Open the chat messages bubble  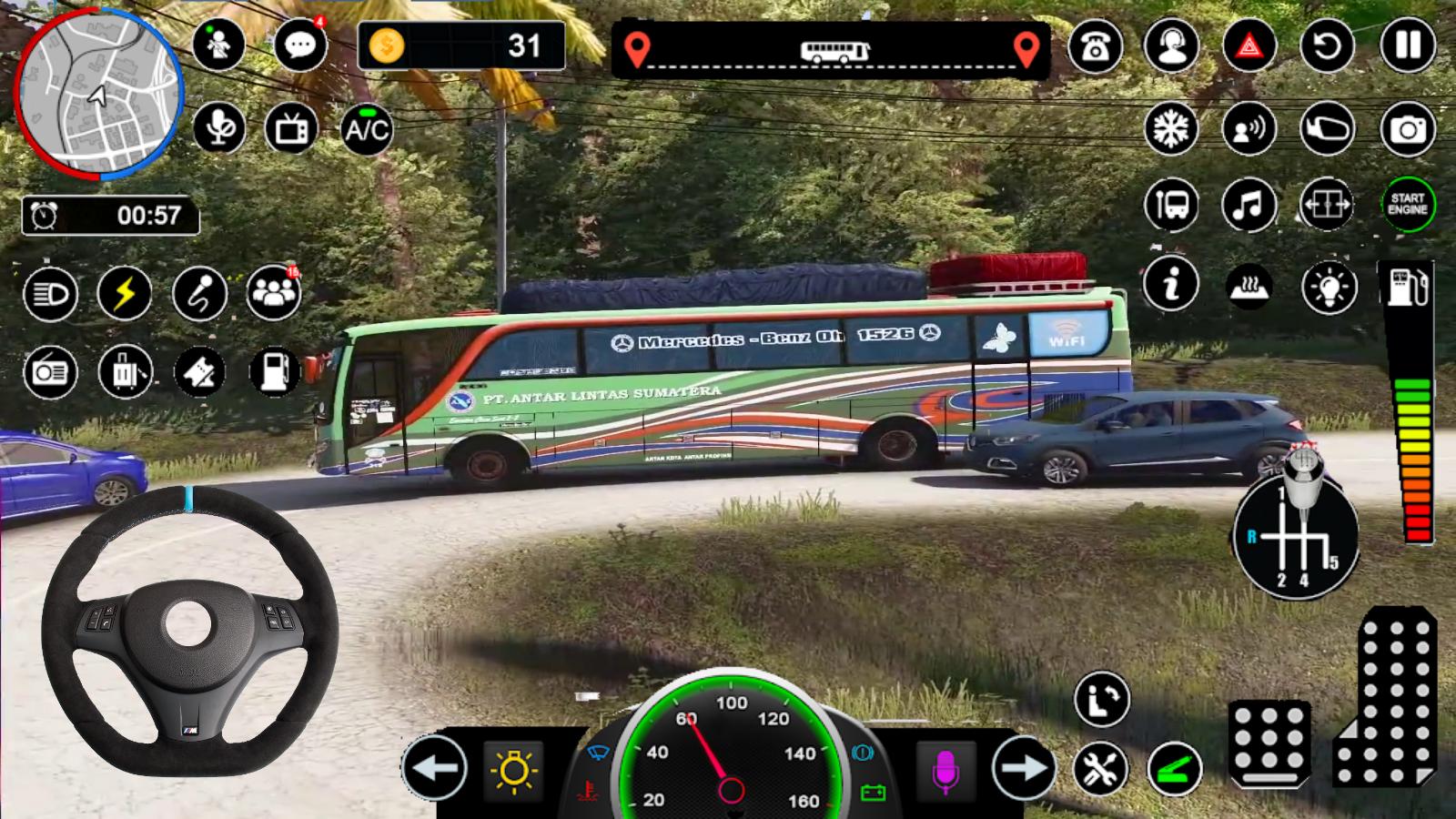click(299, 45)
